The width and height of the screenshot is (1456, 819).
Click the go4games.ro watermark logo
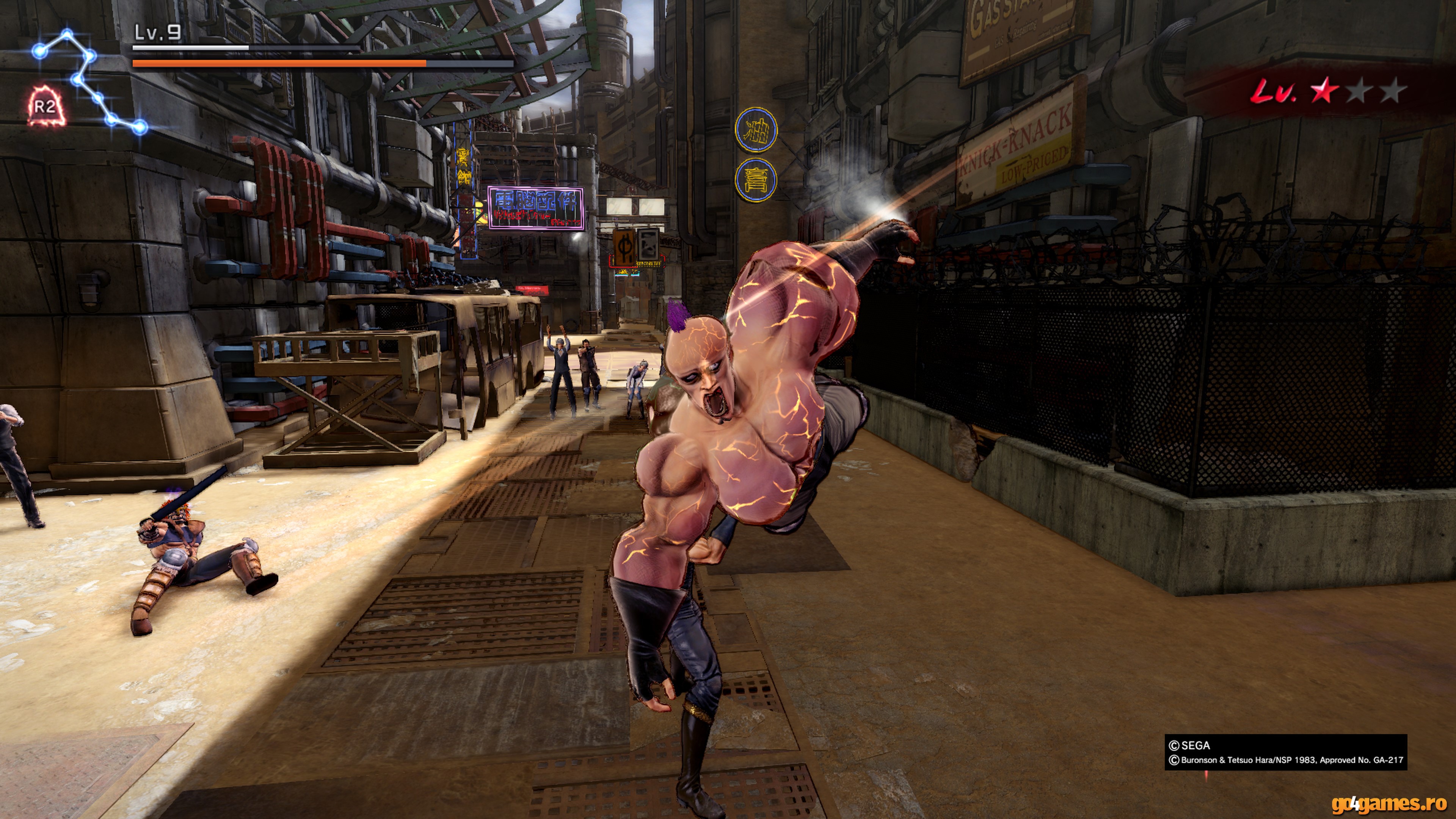1389,804
